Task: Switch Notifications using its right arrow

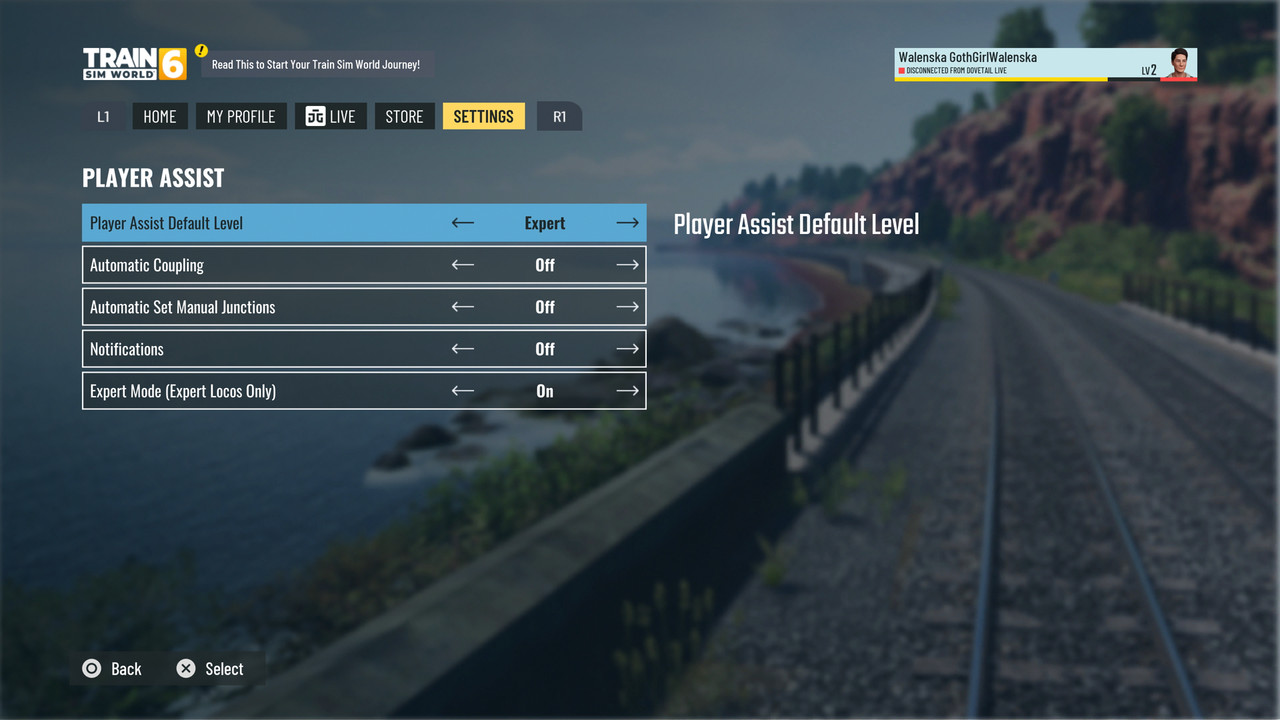Action: click(x=627, y=349)
